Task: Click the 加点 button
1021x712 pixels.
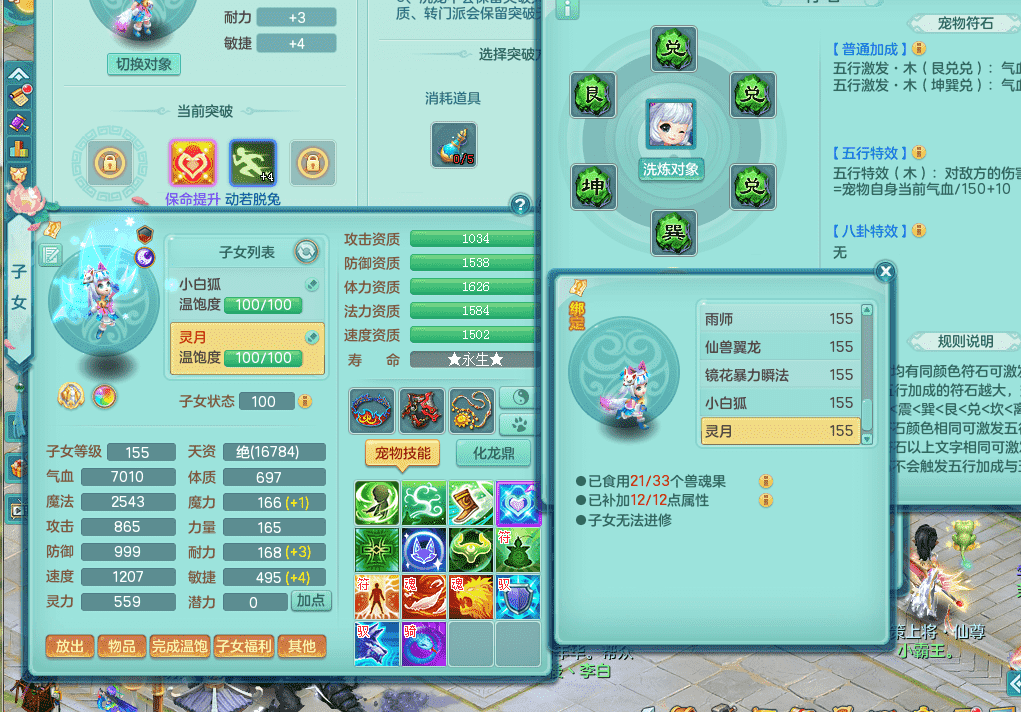Action: (310, 601)
